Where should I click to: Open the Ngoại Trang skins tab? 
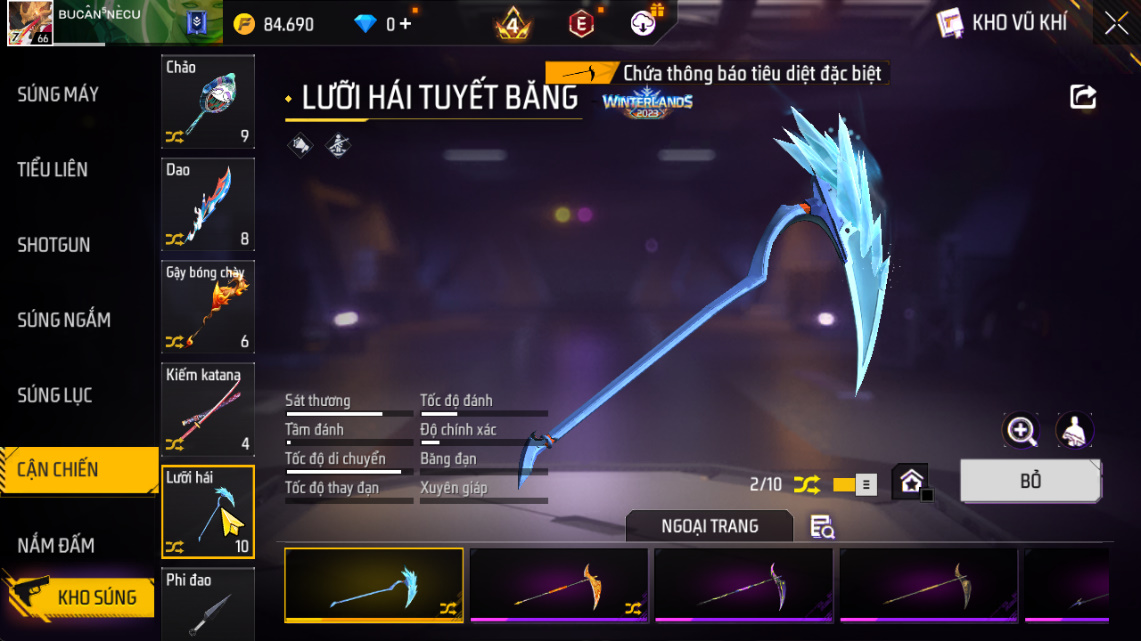pos(709,526)
